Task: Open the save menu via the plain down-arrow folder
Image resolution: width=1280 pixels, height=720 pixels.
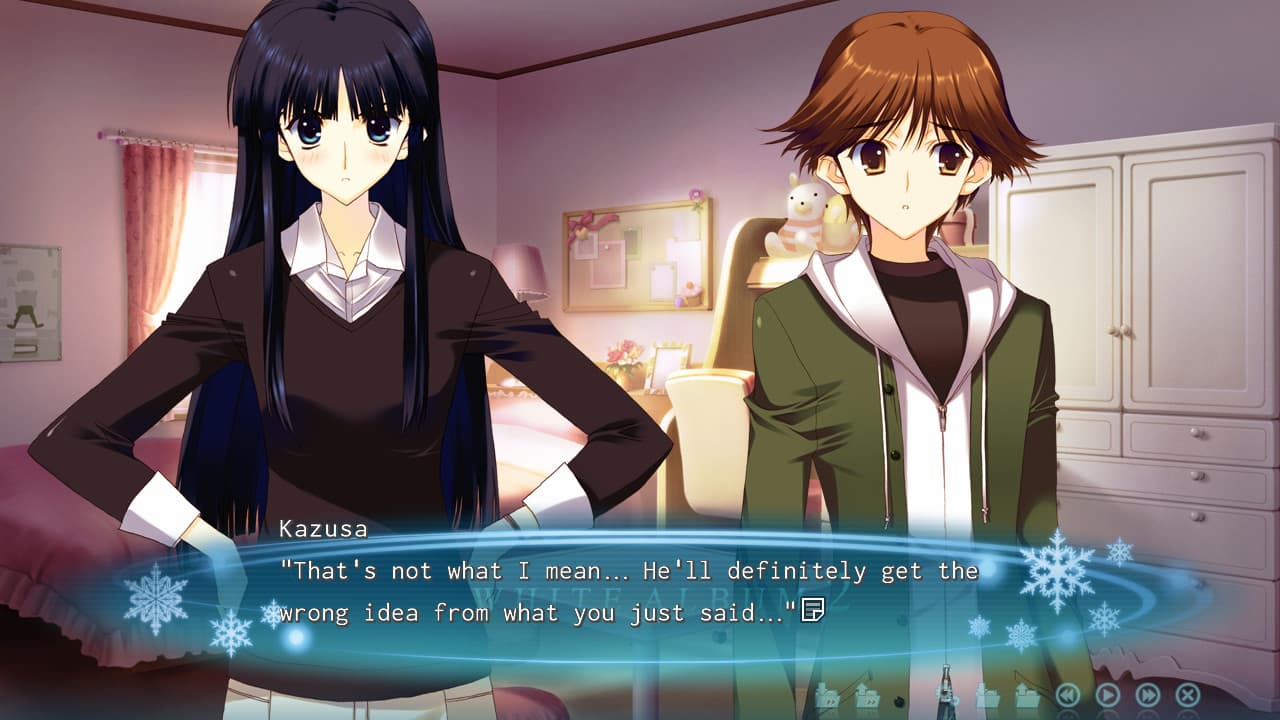Action: click(x=987, y=694)
